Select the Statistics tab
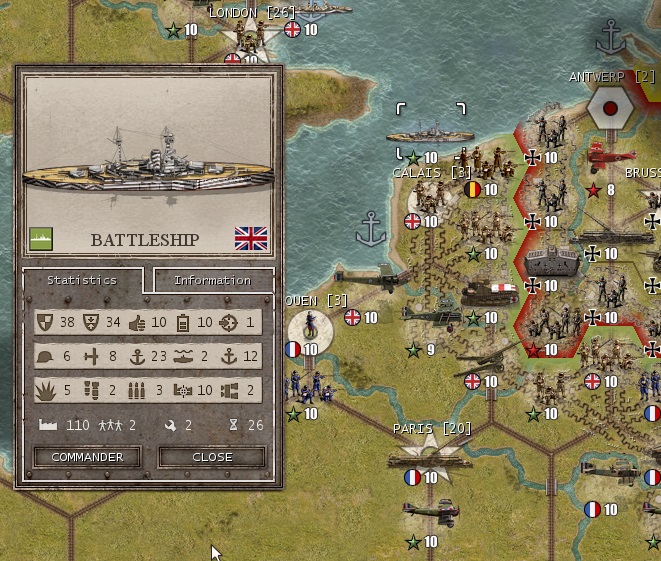This screenshot has width=661, height=561. click(82, 280)
